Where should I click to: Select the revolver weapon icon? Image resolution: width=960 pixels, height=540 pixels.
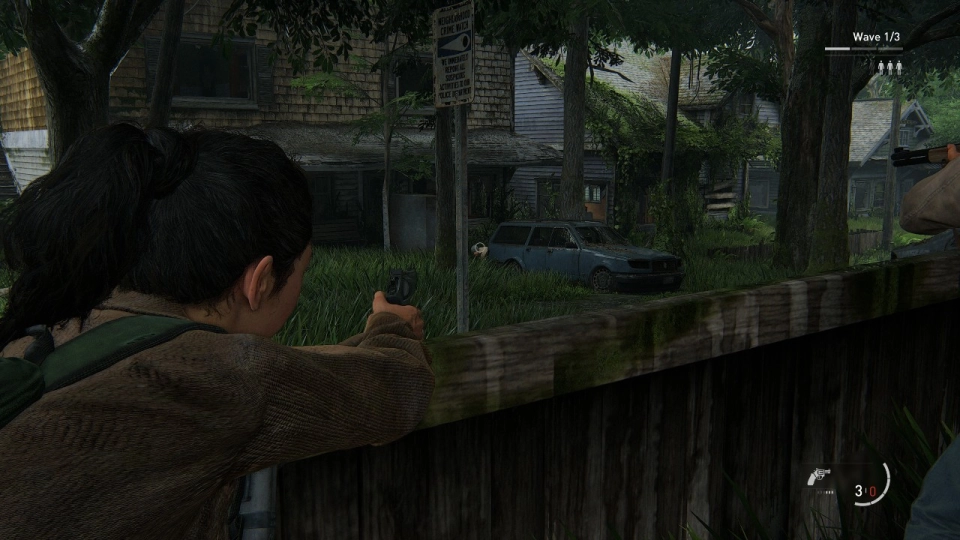point(818,477)
